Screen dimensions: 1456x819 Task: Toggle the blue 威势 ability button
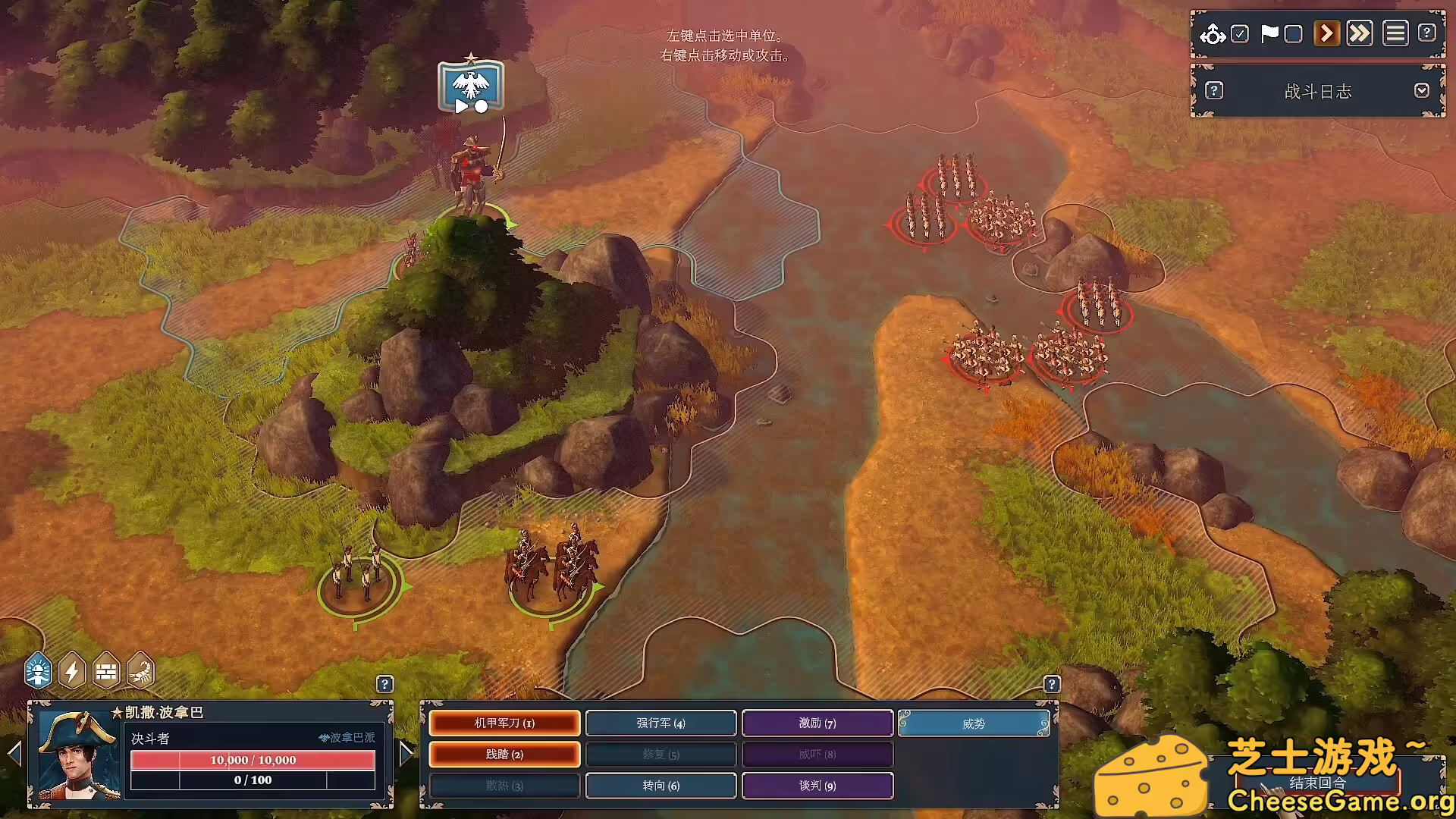click(974, 723)
